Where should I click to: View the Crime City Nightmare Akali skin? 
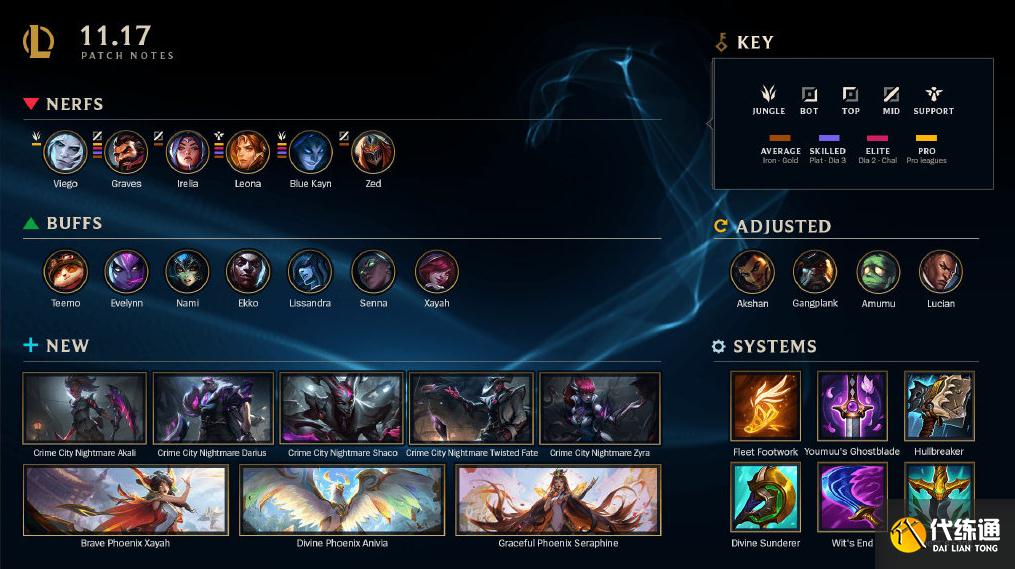(85, 408)
